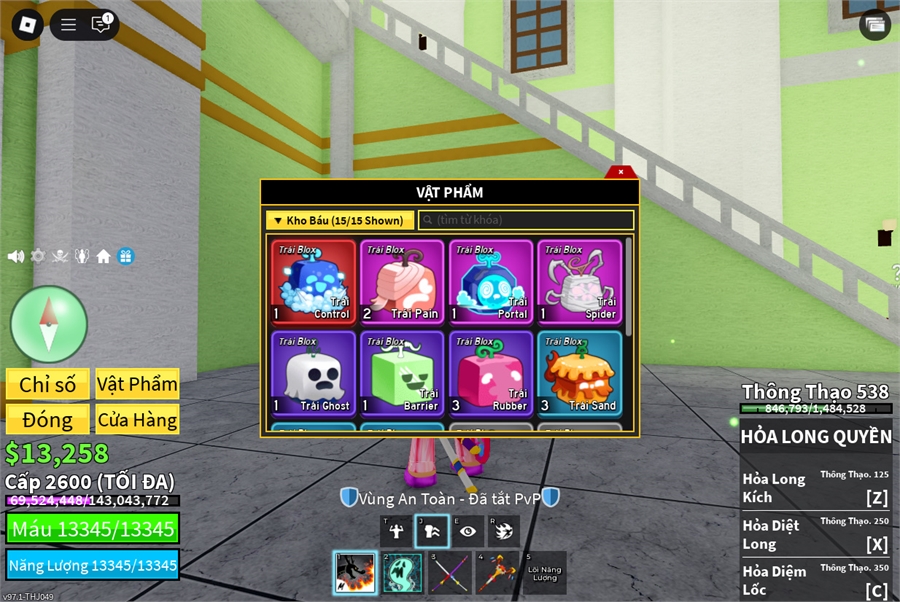The height and width of the screenshot is (602, 900).
Task: Select the green Trái Barrier fruit
Action: (402, 374)
